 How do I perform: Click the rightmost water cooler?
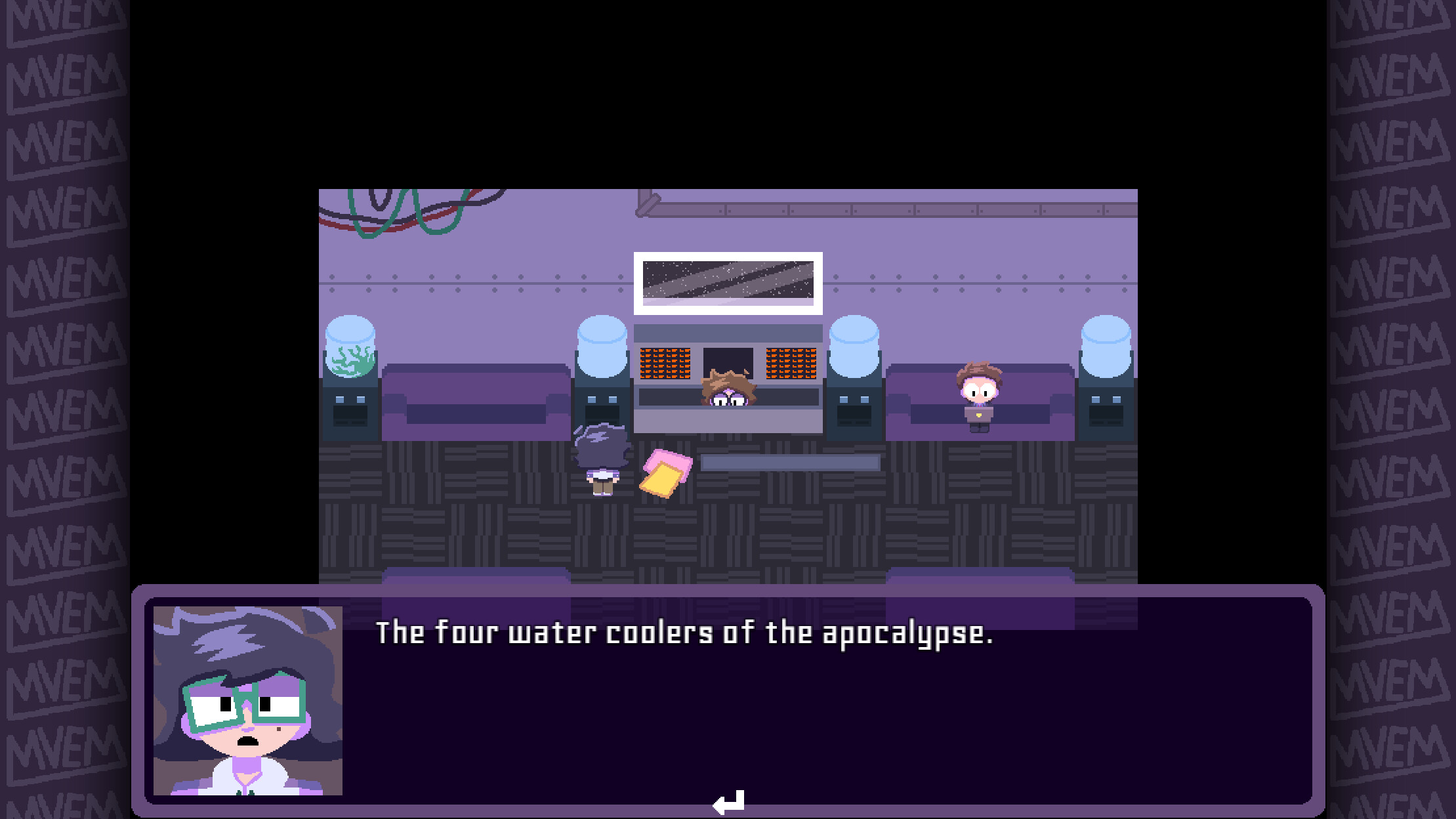click(1106, 367)
